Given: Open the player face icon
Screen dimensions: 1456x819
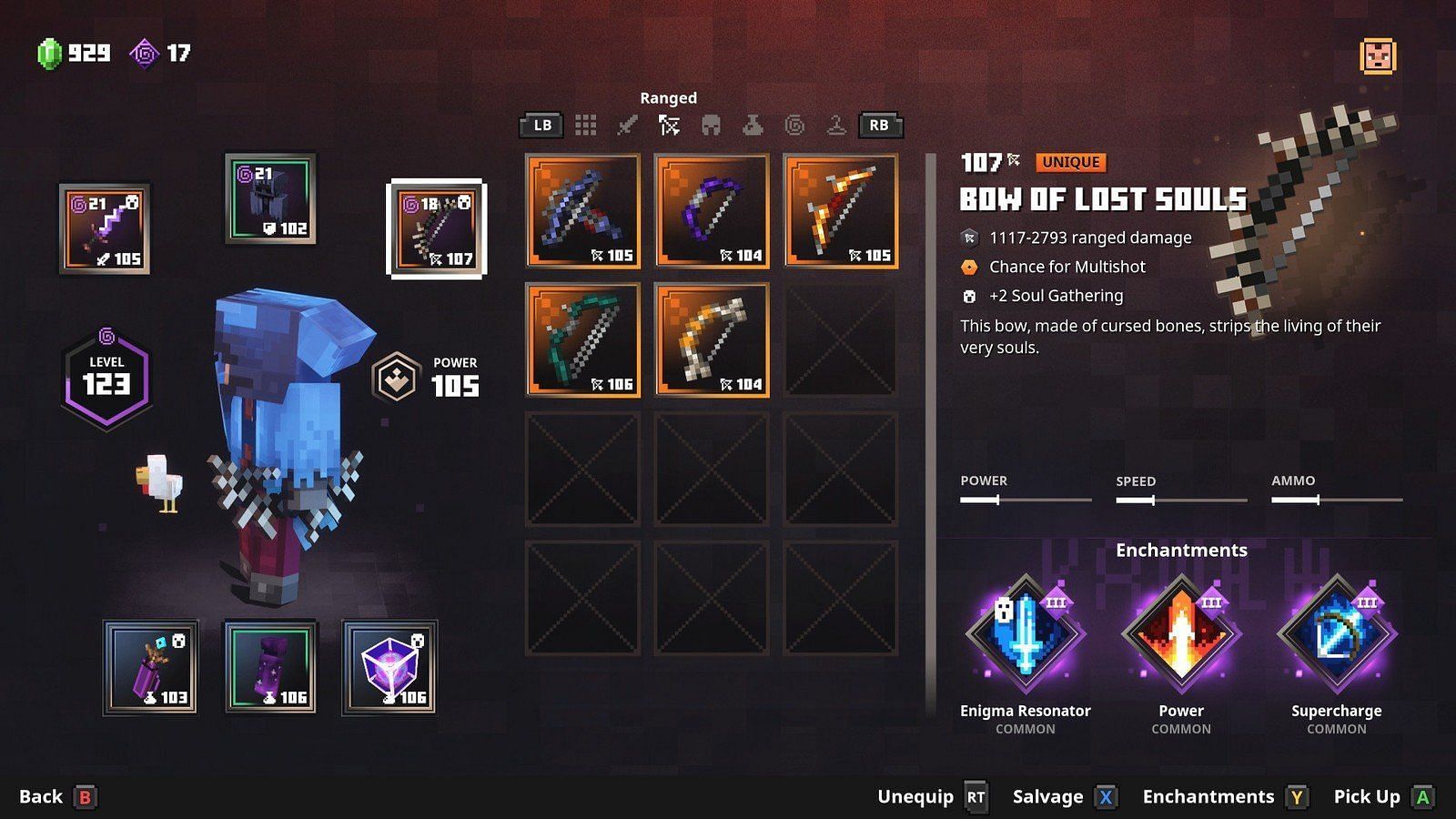Looking at the screenshot, I should pos(1378,56).
